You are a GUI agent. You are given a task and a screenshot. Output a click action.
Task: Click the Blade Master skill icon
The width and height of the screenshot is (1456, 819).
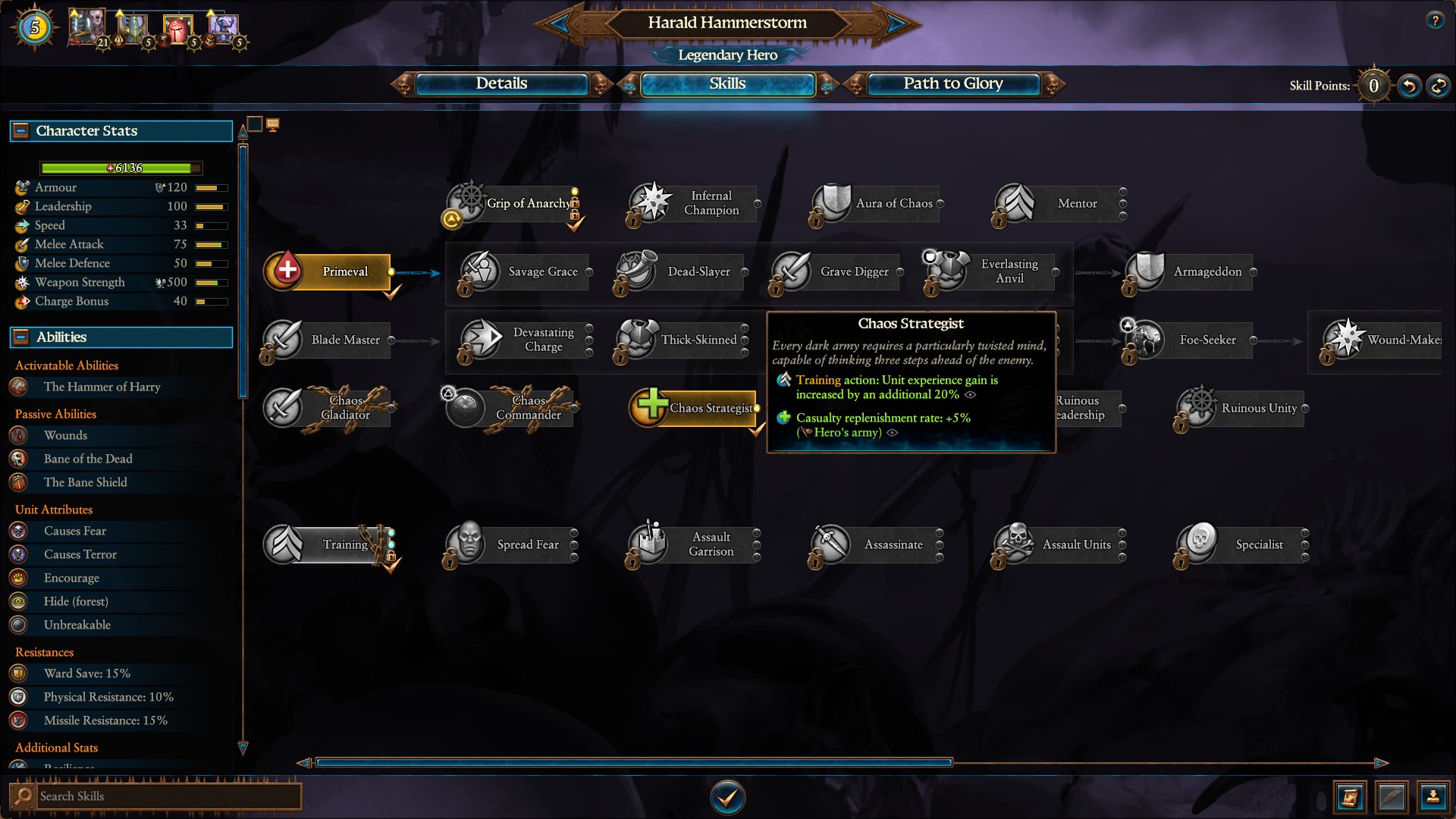(283, 340)
